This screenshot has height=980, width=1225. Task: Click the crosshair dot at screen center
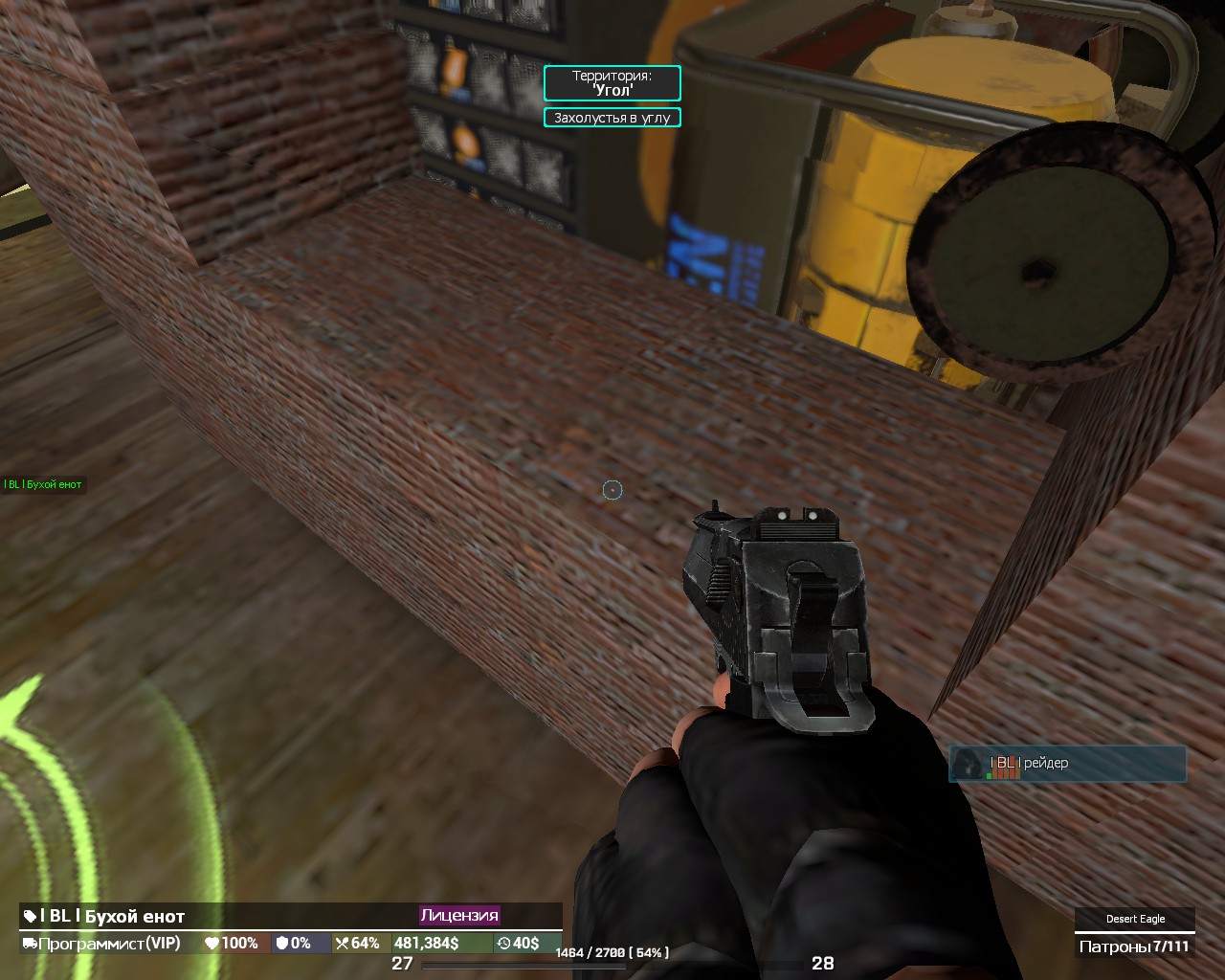[x=612, y=489]
